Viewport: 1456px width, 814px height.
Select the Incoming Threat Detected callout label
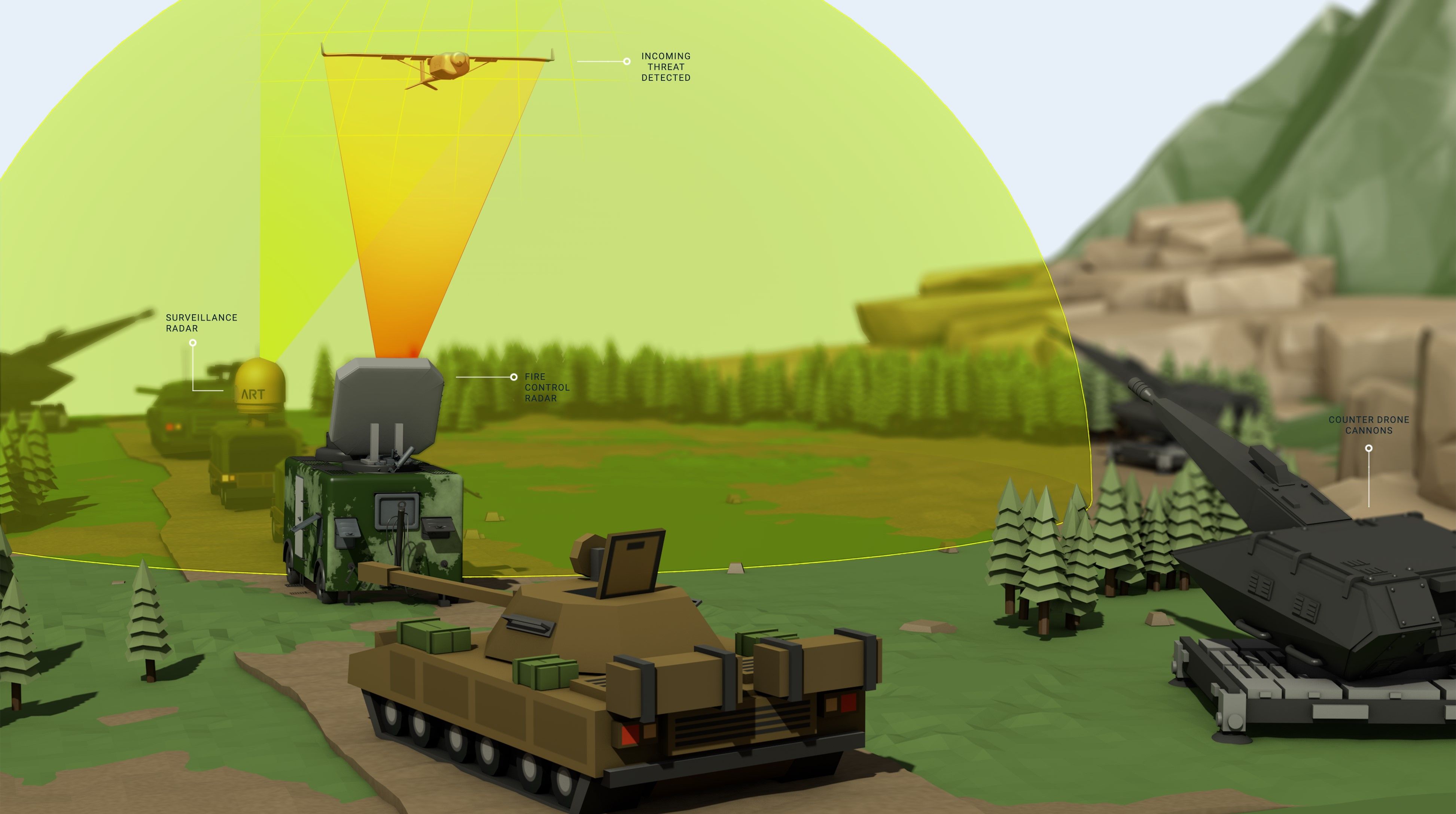tap(665, 67)
